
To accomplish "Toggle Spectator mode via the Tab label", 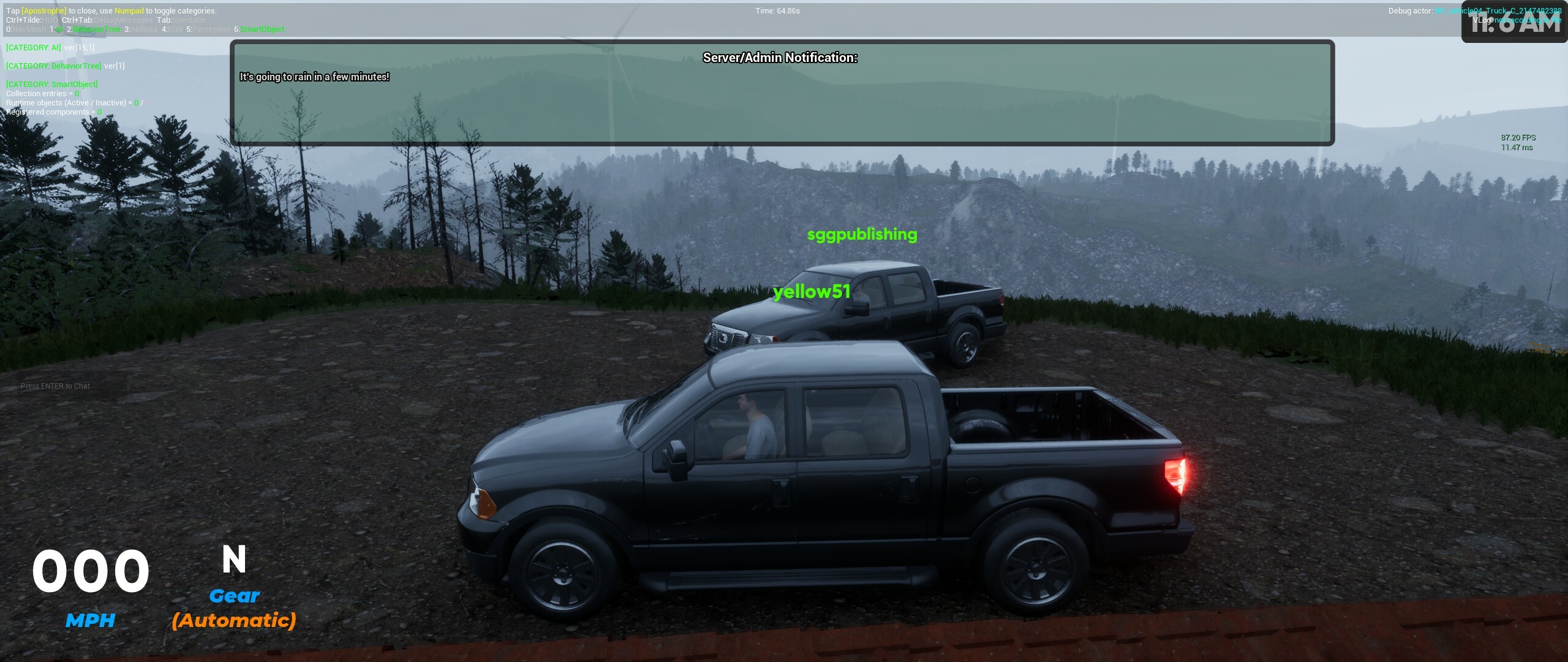I will click(182, 20).
